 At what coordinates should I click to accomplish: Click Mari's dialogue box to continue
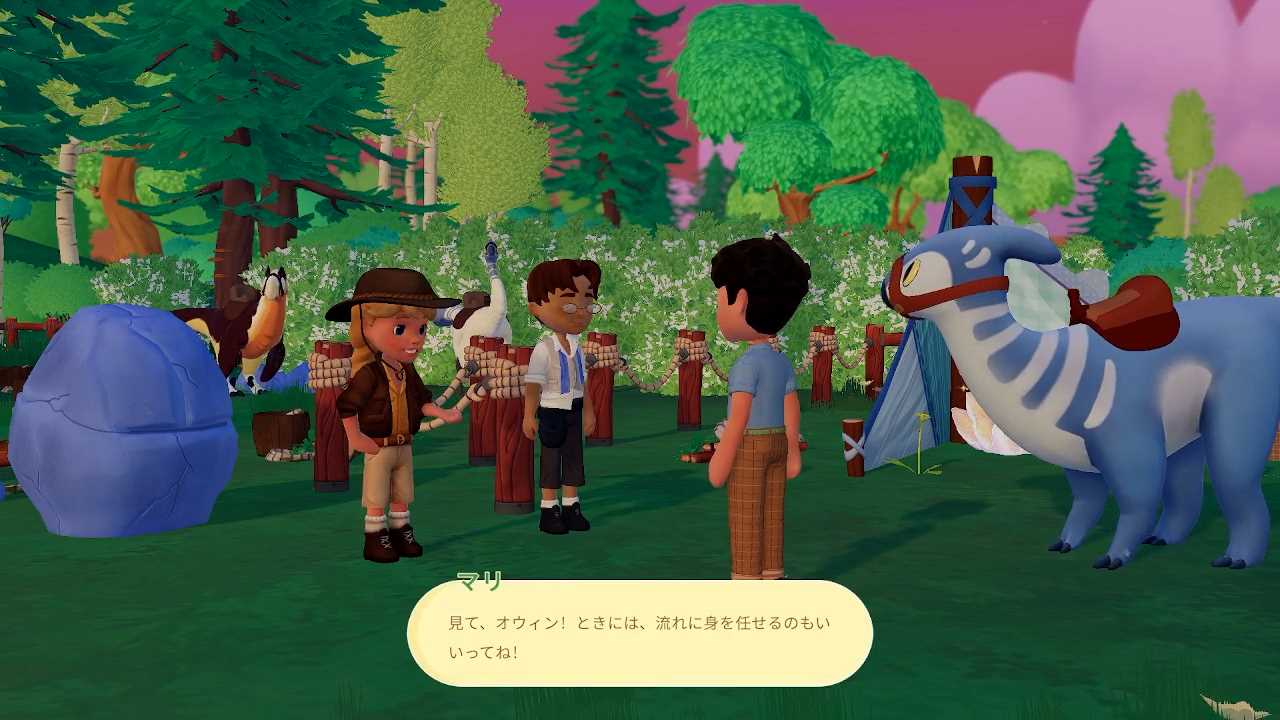click(x=640, y=634)
